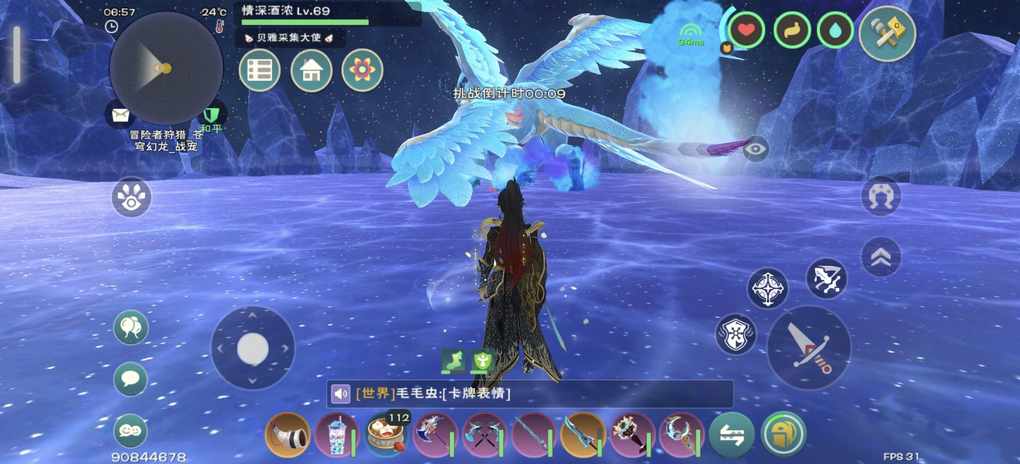Tap the balloons icon button

131,327
